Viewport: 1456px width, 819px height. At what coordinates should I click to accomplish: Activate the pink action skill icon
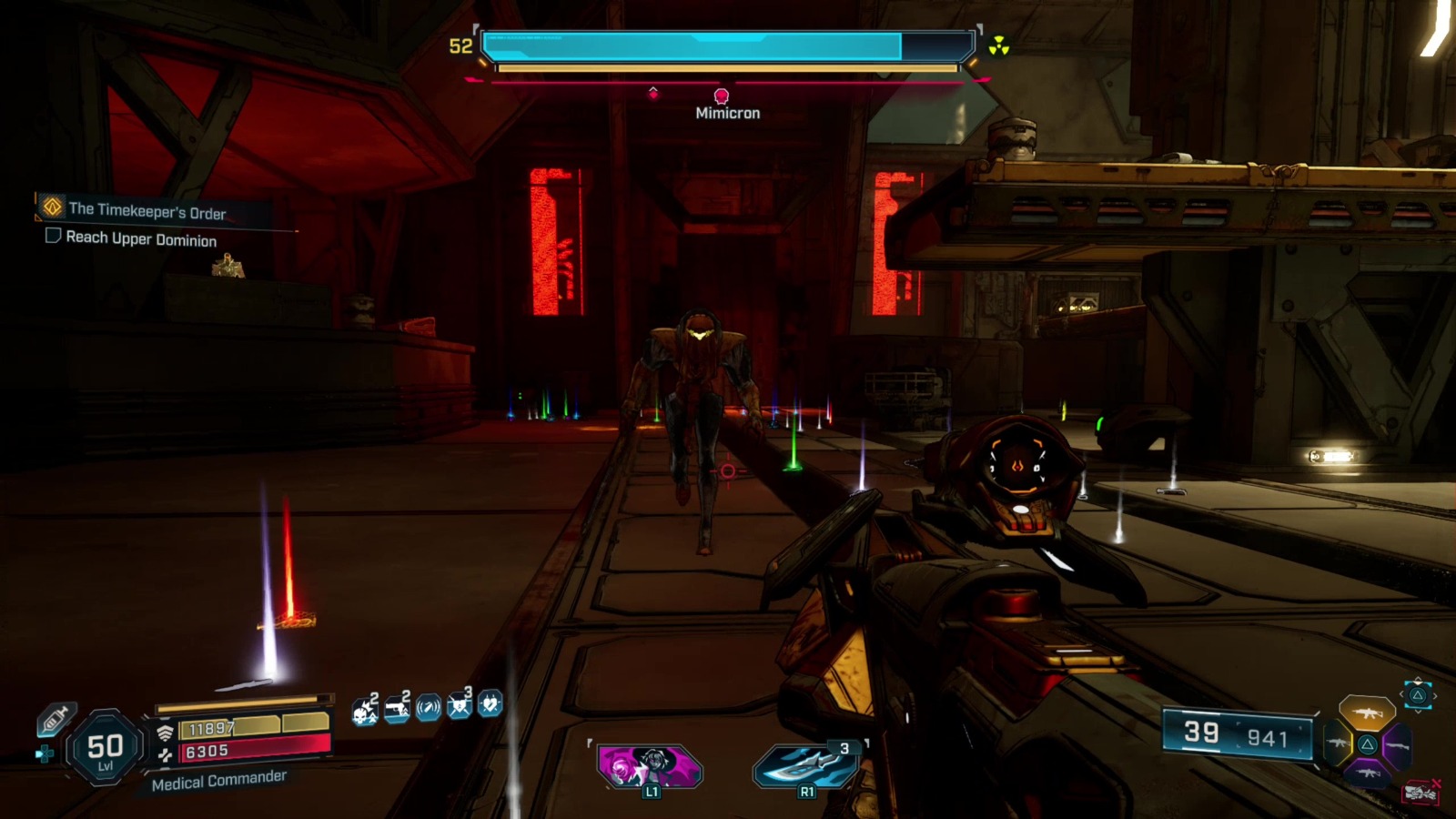[649, 766]
